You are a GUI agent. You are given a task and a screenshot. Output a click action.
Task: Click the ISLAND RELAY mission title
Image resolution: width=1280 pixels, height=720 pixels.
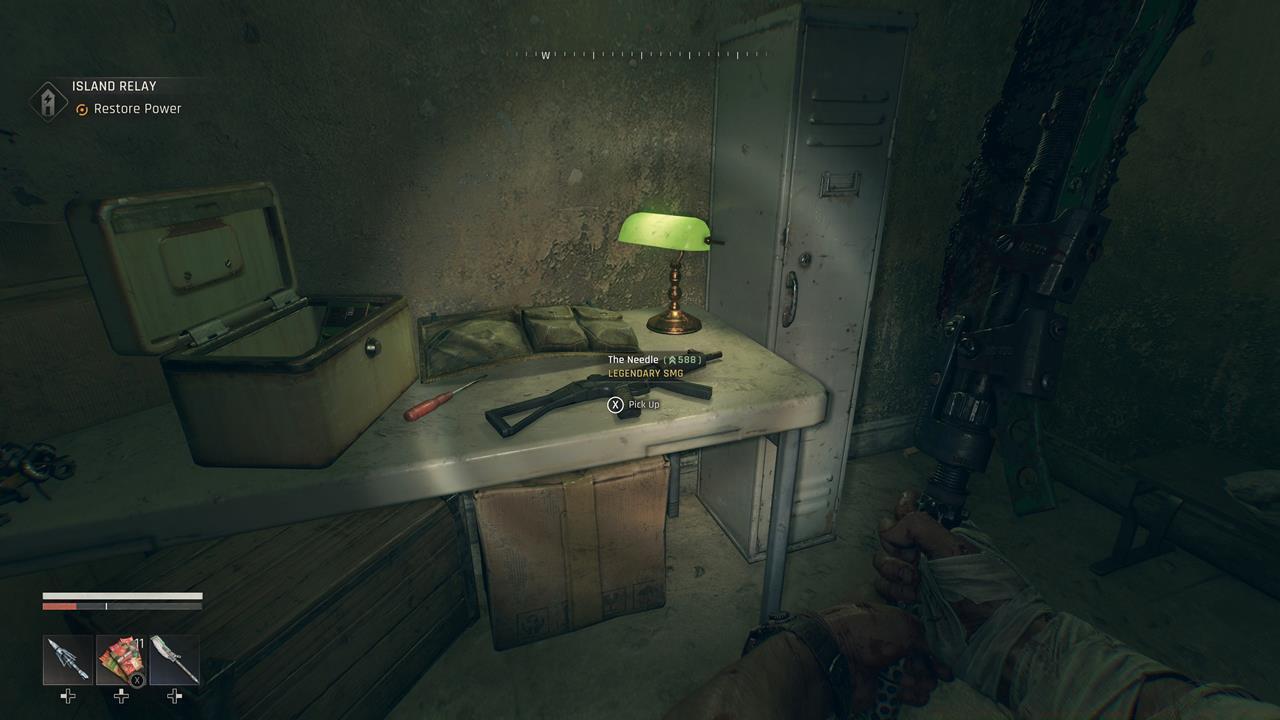click(x=112, y=86)
